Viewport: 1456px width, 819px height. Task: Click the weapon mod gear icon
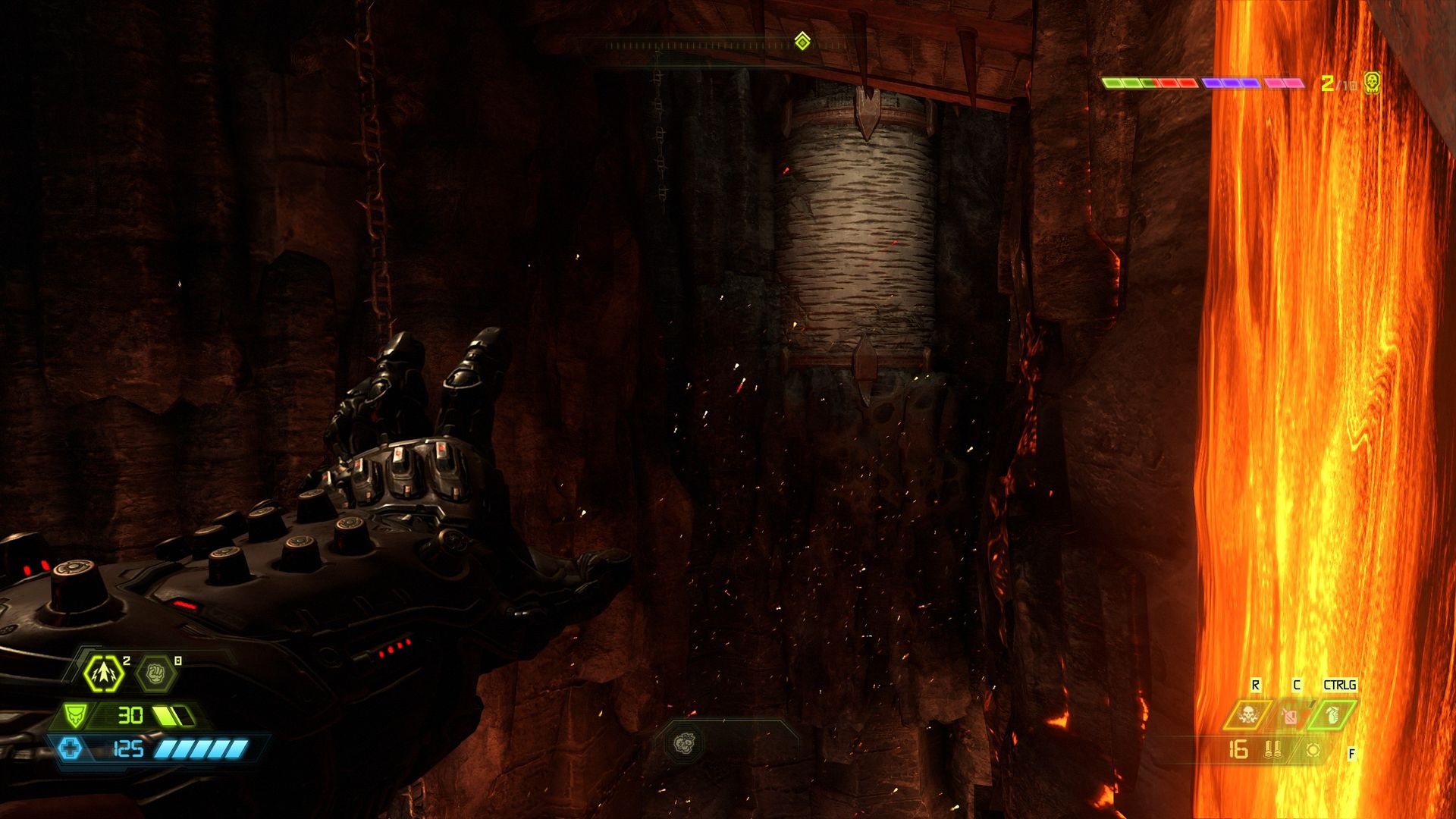1313,750
